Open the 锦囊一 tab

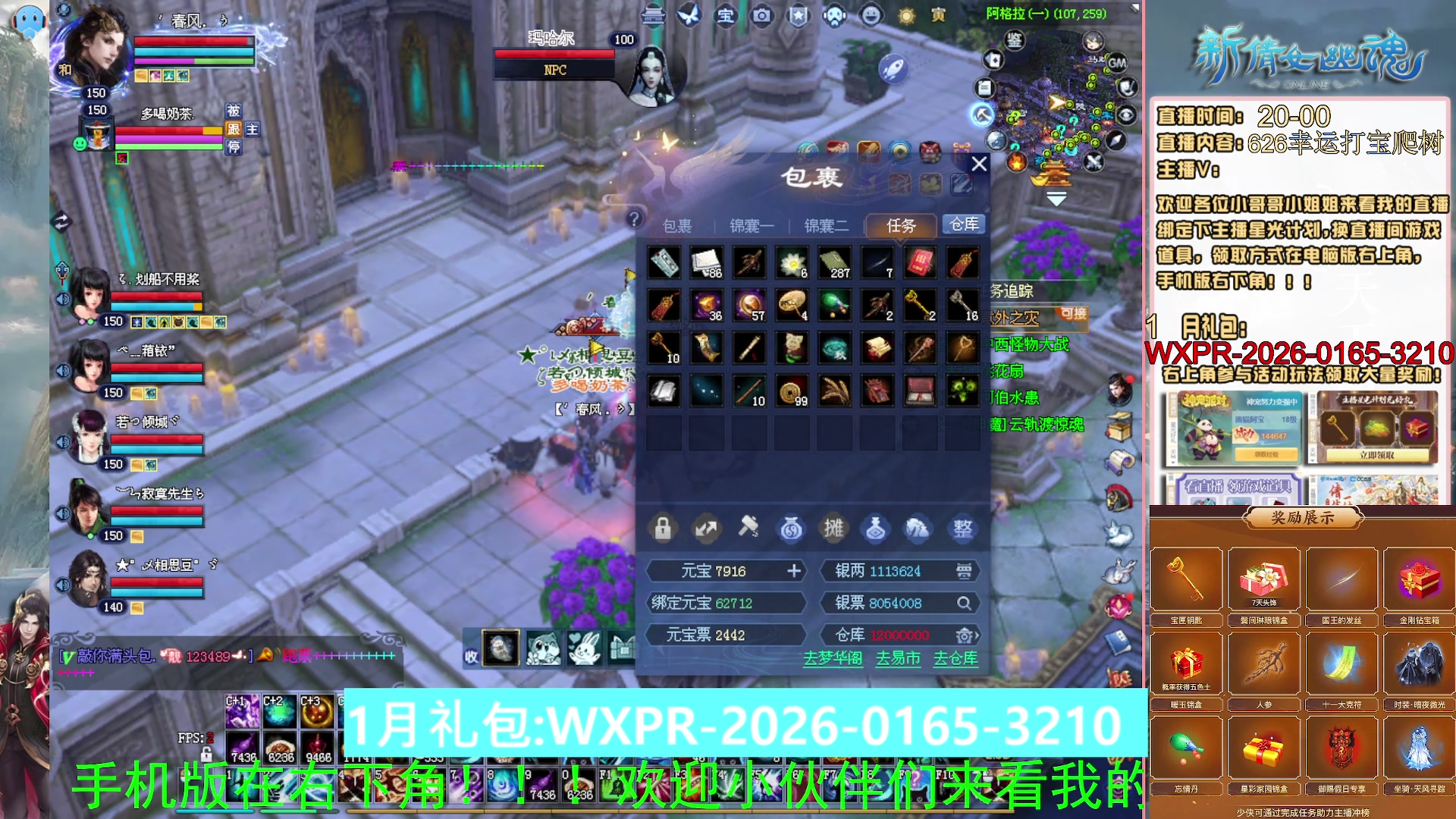751,224
